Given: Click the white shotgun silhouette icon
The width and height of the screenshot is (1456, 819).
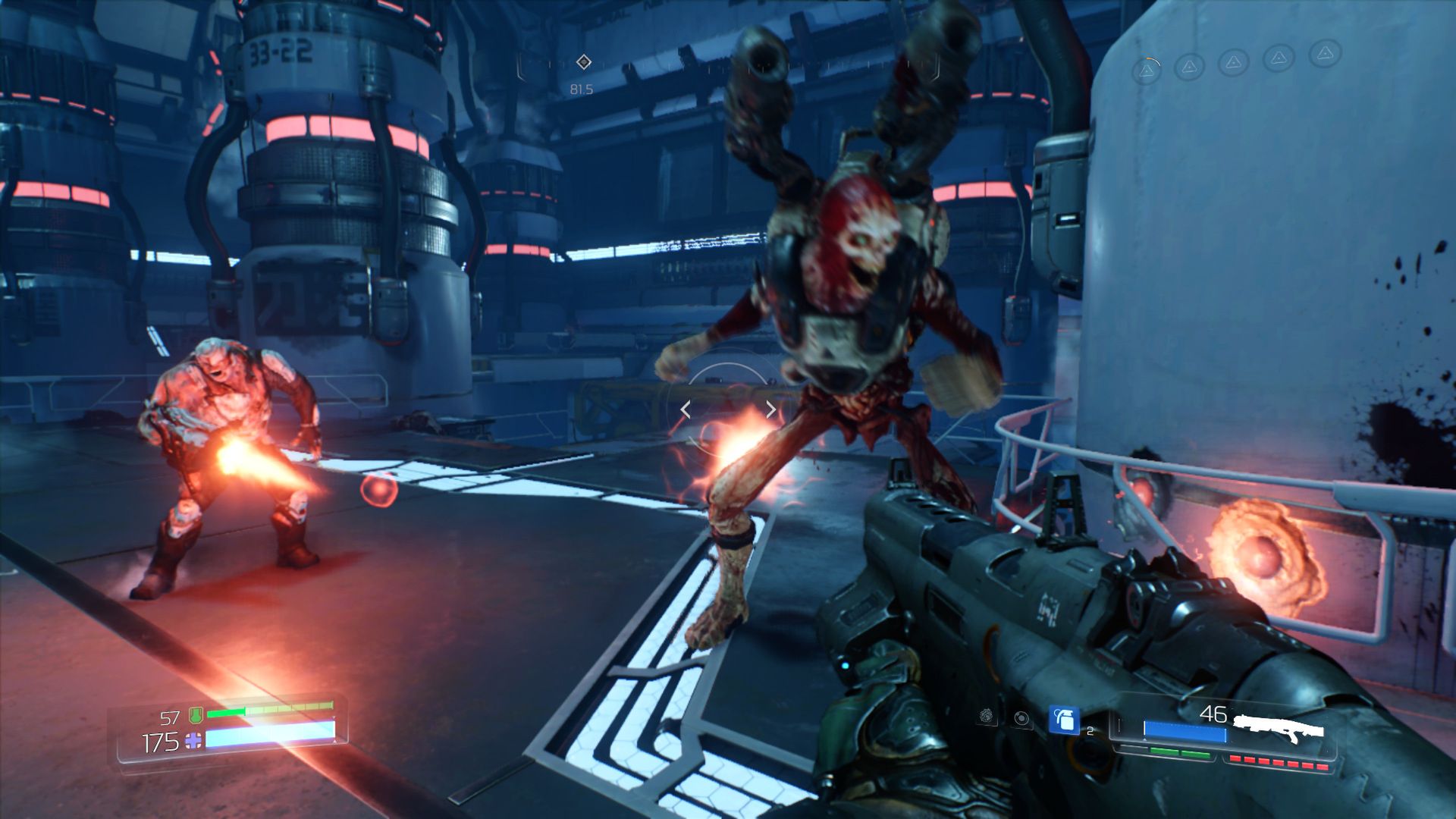Looking at the screenshot, I should tap(1278, 726).
